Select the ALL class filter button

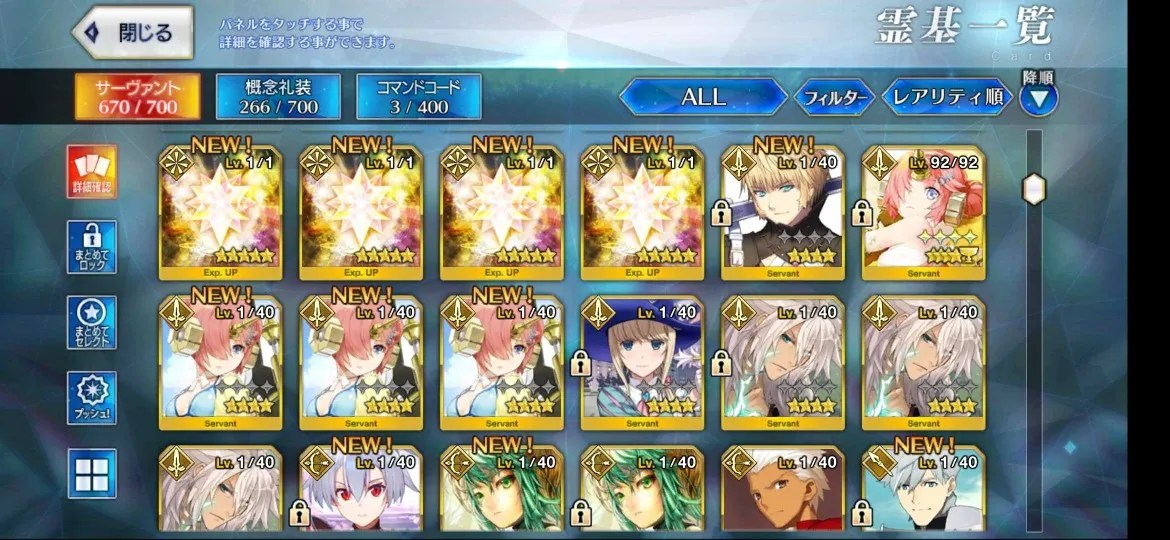tap(704, 97)
